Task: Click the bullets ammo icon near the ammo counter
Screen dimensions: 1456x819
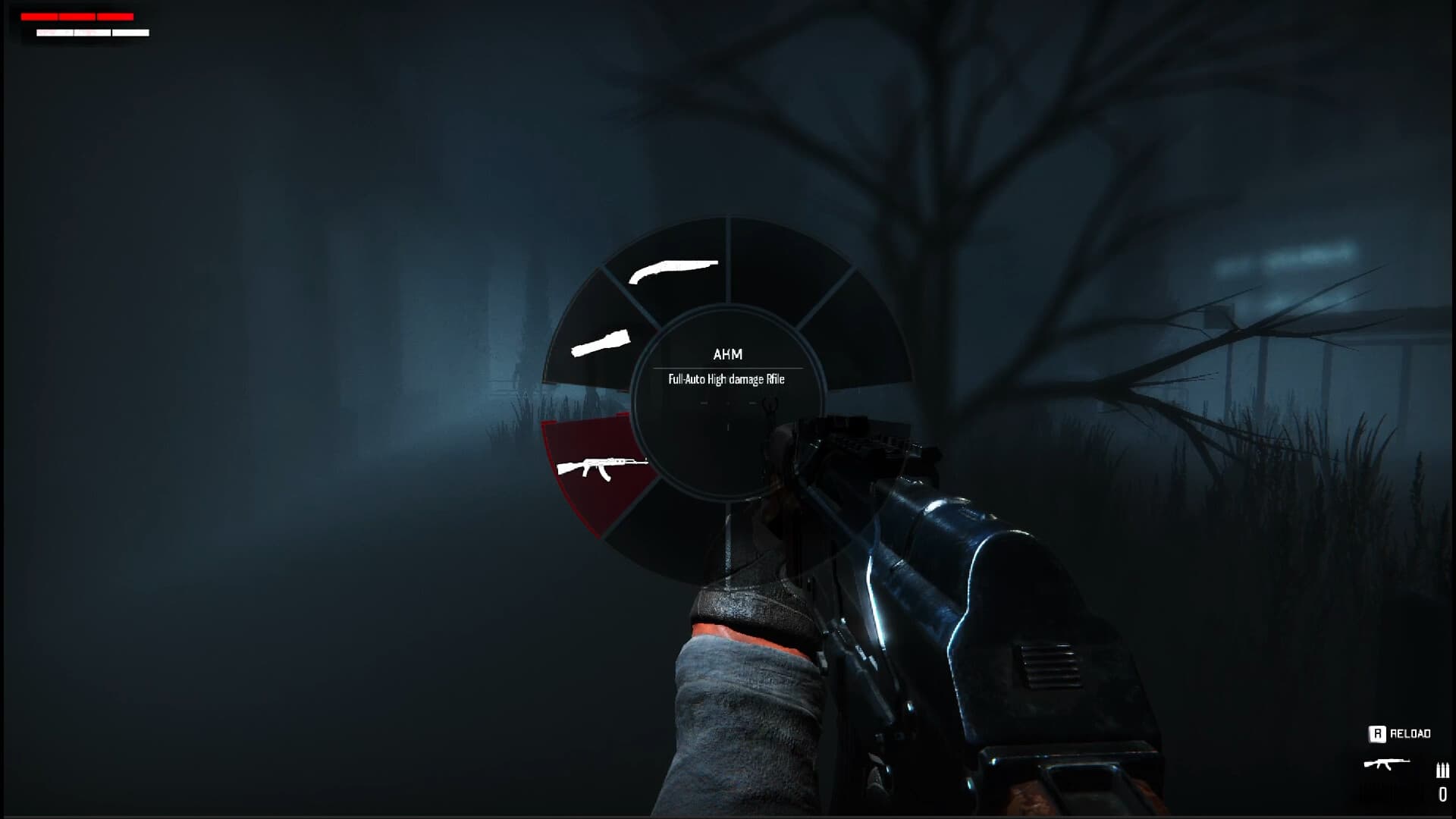Action: pyautogui.click(x=1443, y=770)
